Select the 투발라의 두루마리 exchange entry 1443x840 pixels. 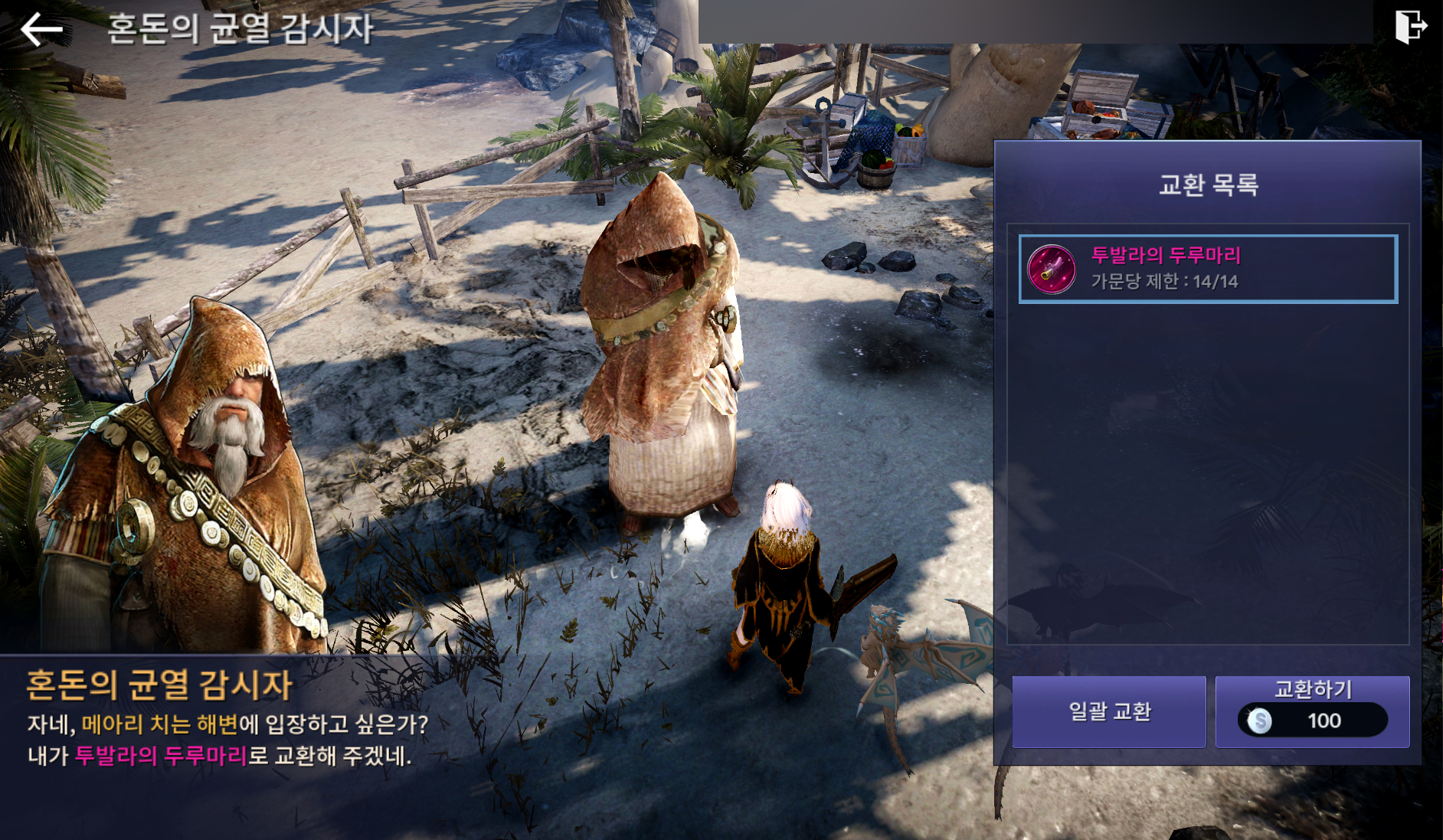1208,269
